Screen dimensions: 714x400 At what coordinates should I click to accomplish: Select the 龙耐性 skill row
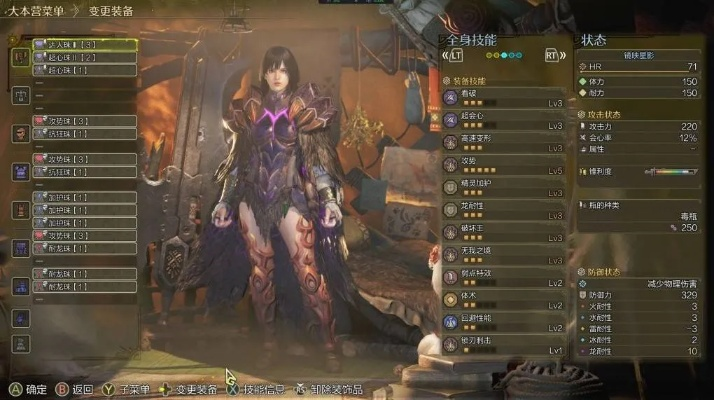tap(503, 211)
